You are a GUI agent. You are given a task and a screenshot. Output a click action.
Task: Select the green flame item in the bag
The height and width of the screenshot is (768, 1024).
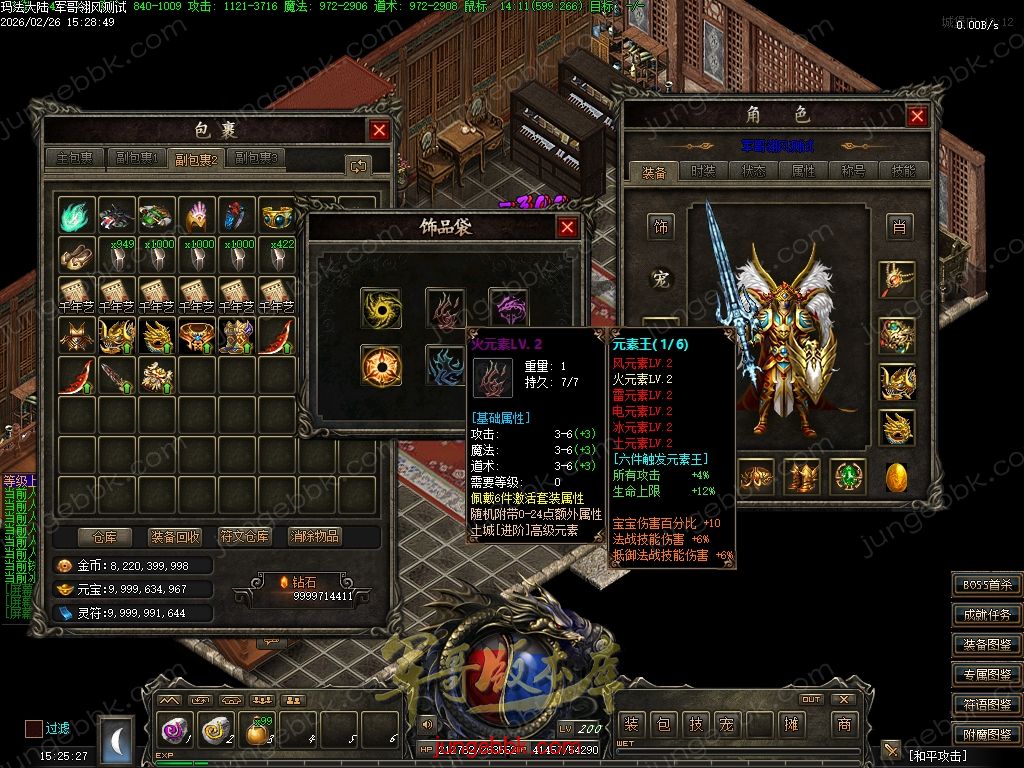pyautogui.click(x=77, y=215)
